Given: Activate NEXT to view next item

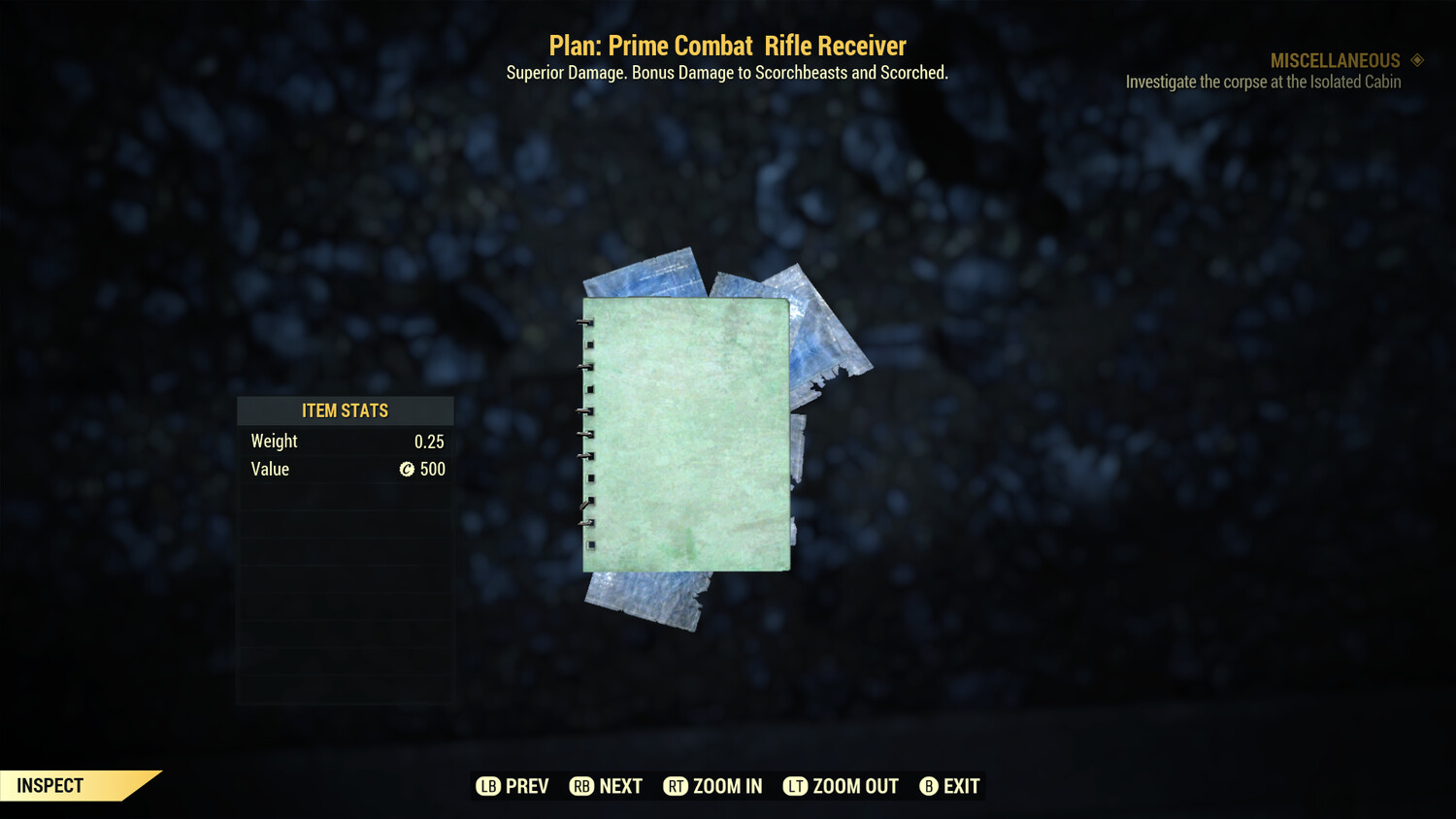Looking at the screenshot, I should [621, 786].
